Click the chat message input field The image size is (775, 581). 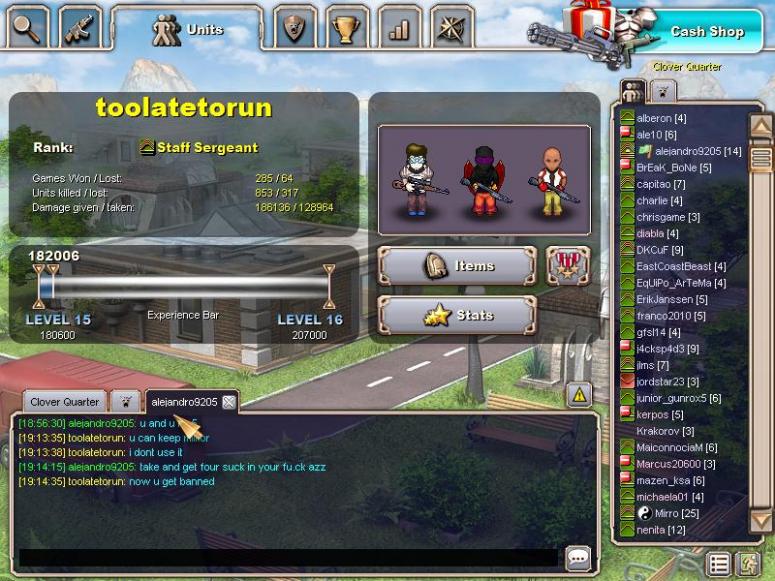(288, 557)
